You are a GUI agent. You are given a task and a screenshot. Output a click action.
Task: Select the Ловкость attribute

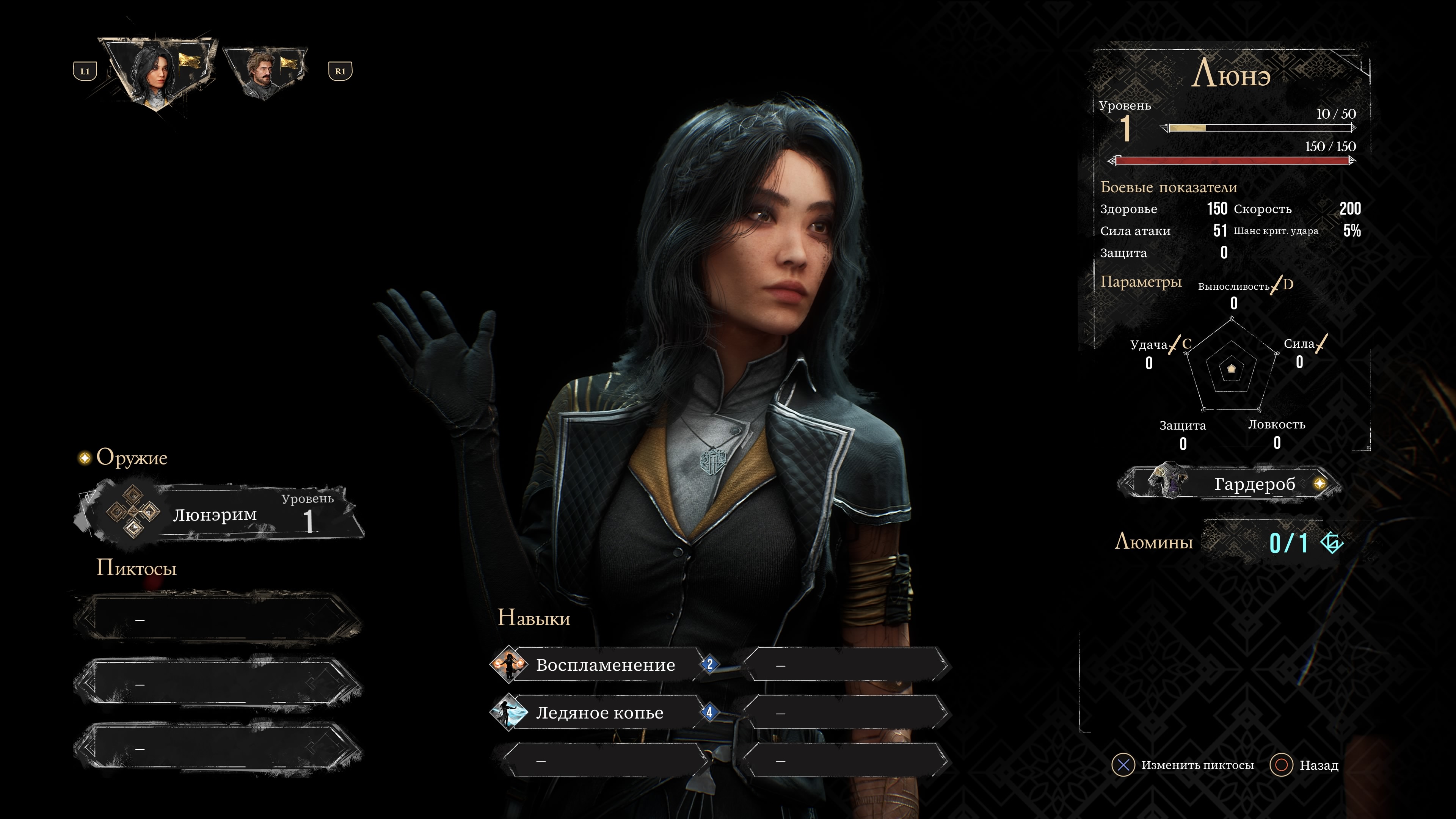[x=1276, y=425]
